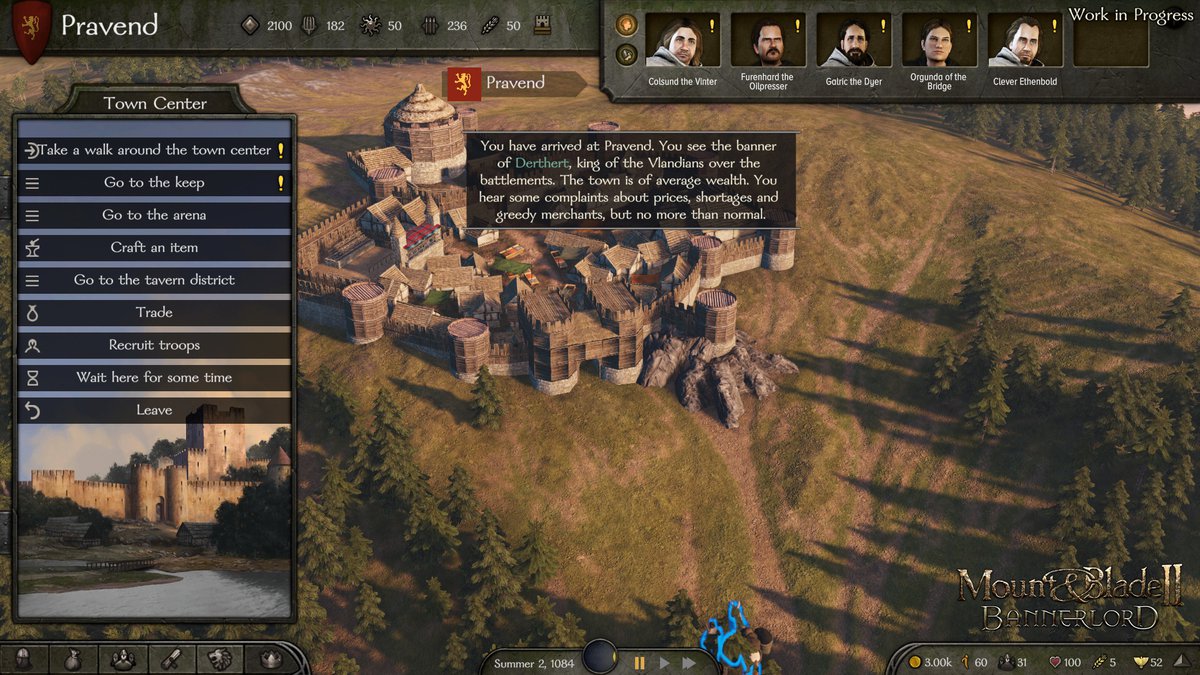
Task: Select Wait here for some time
Action: pyautogui.click(x=154, y=377)
